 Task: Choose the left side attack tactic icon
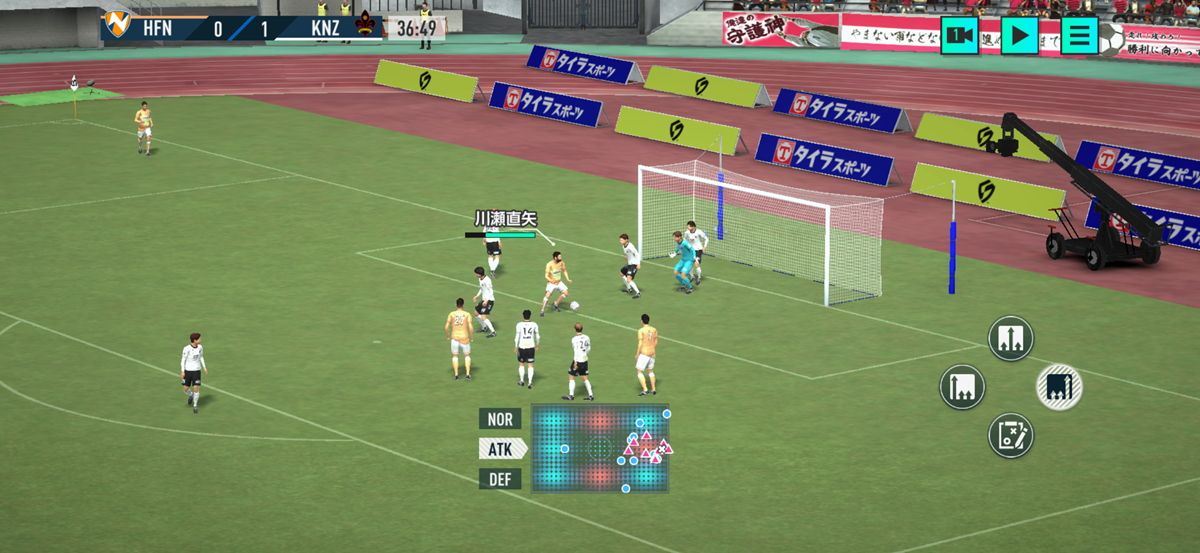962,387
